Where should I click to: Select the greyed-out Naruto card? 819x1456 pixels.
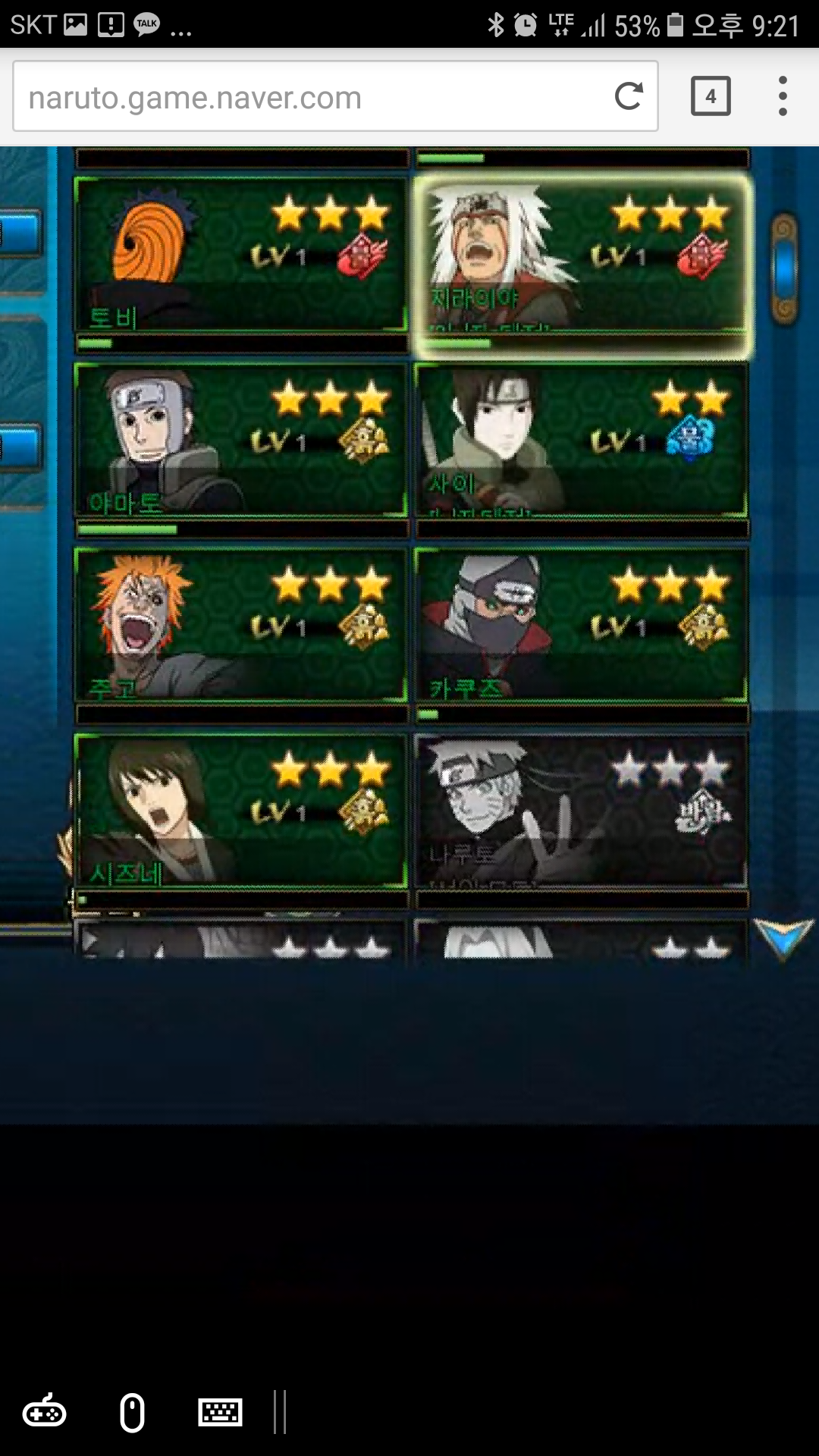point(581,811)
